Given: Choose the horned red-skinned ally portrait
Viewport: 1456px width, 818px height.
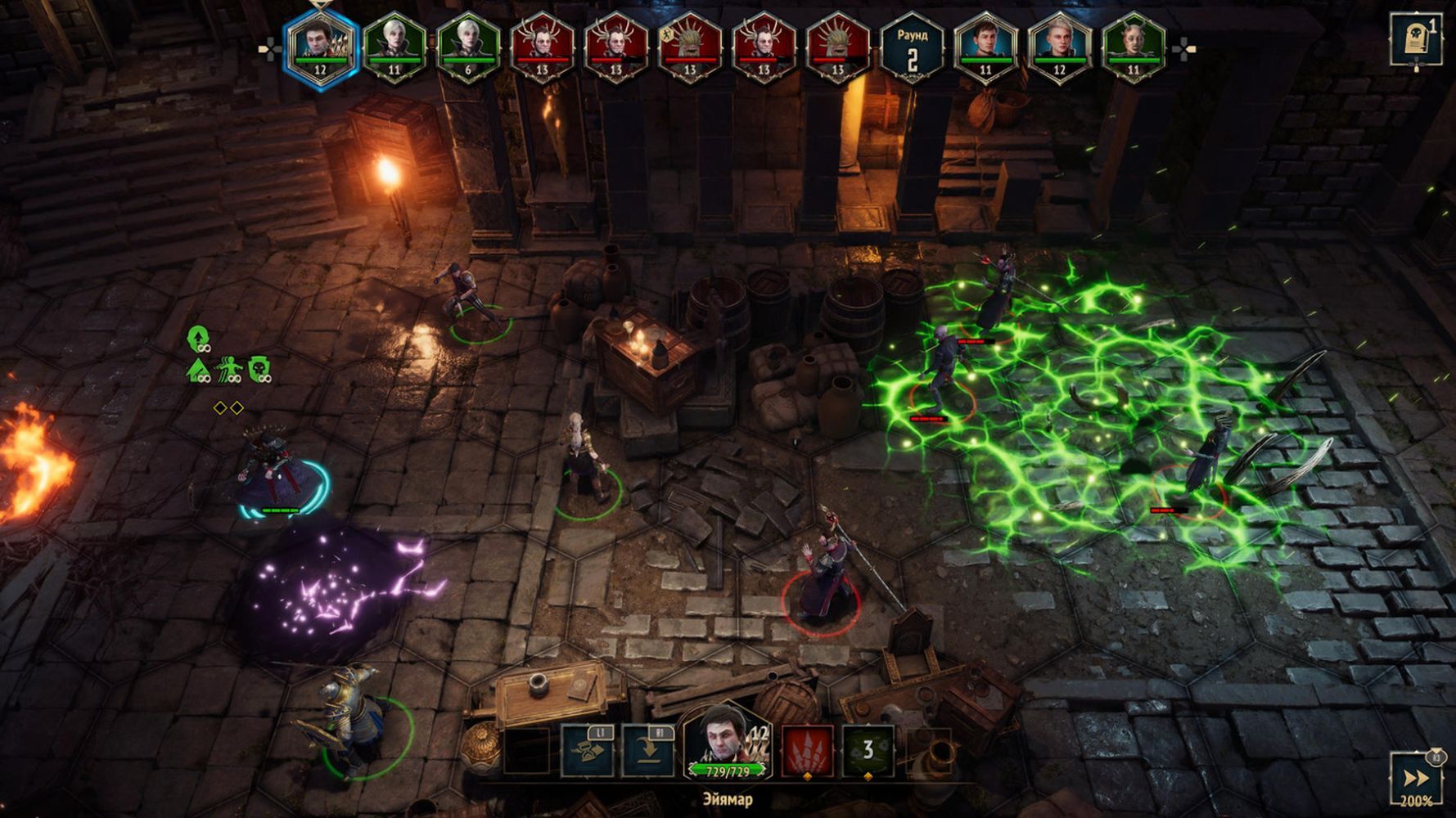Looking at the screenshot, I should pos(1134,46).
